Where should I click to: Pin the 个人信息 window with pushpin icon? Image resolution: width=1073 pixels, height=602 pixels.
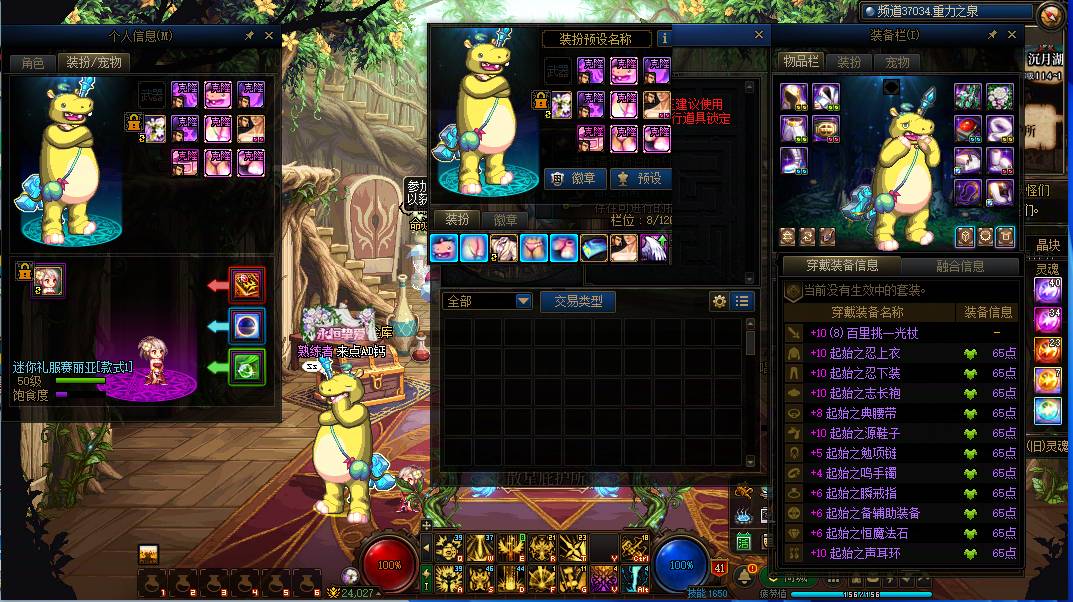point(249,36)
